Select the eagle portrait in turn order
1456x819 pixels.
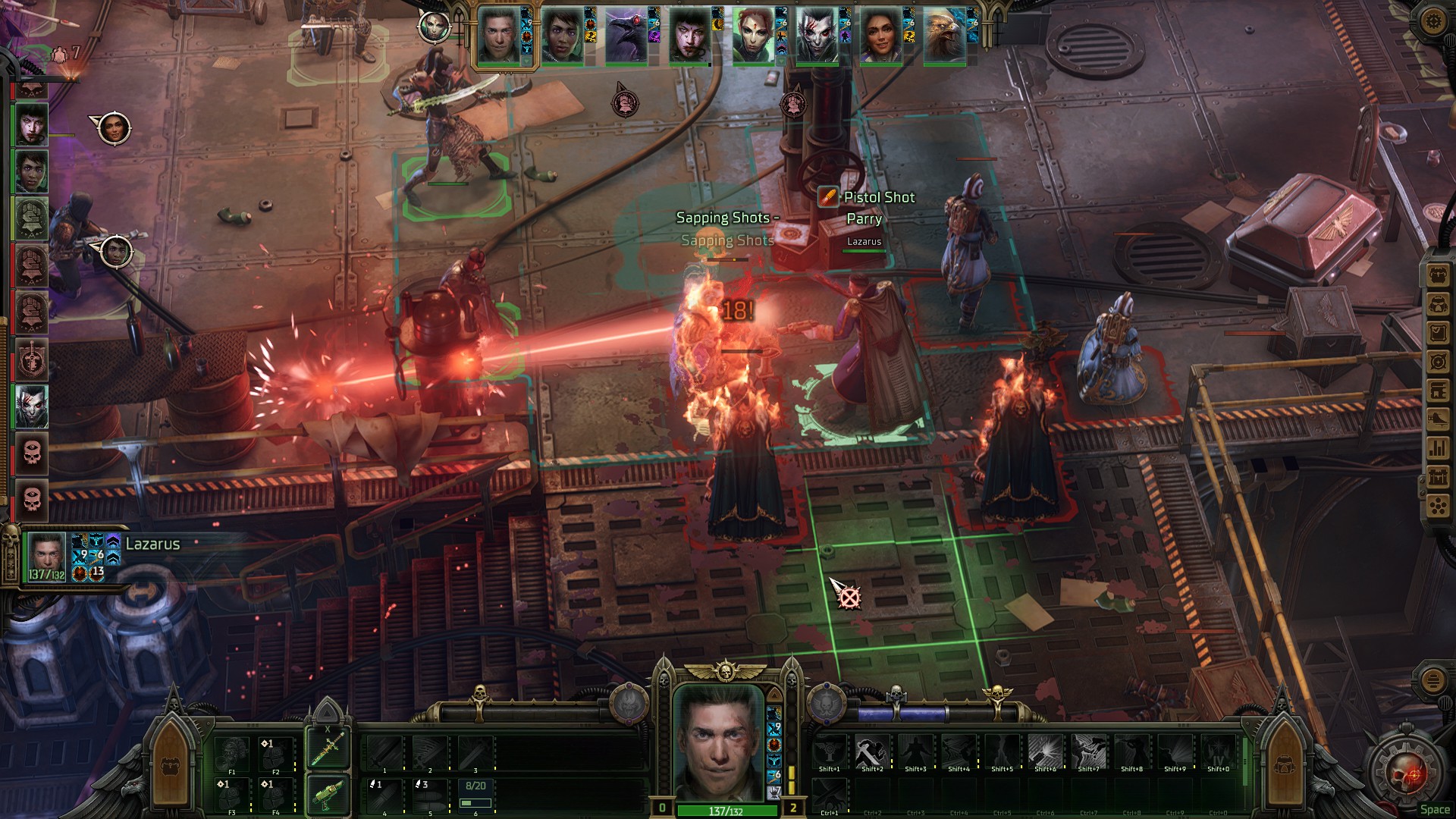pos(944,36)
